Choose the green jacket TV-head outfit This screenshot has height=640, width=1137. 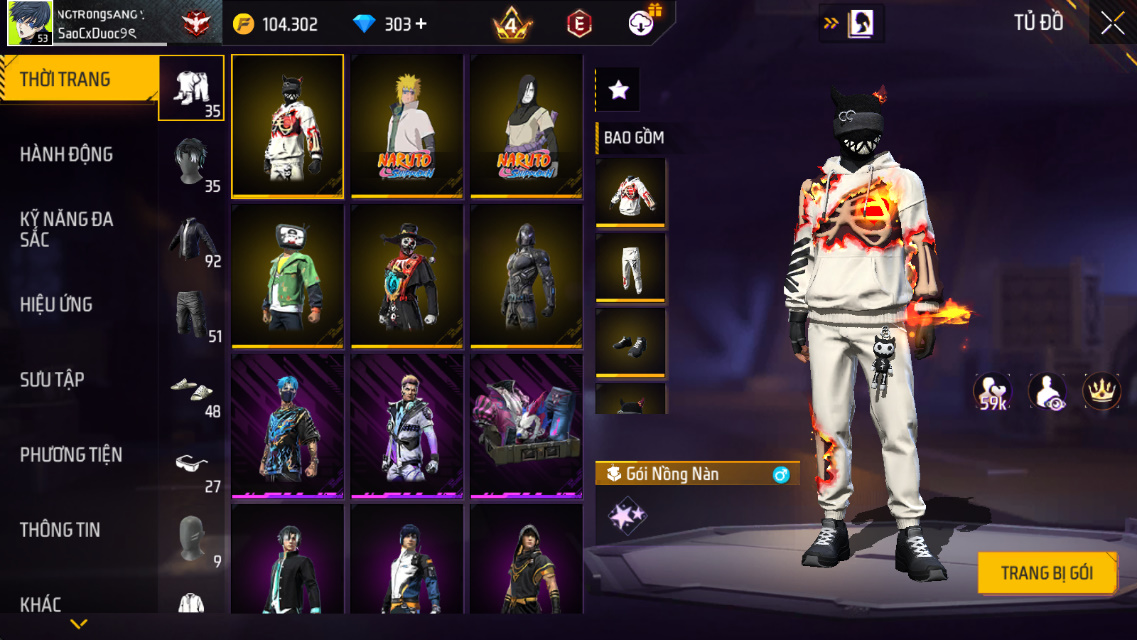287,275
